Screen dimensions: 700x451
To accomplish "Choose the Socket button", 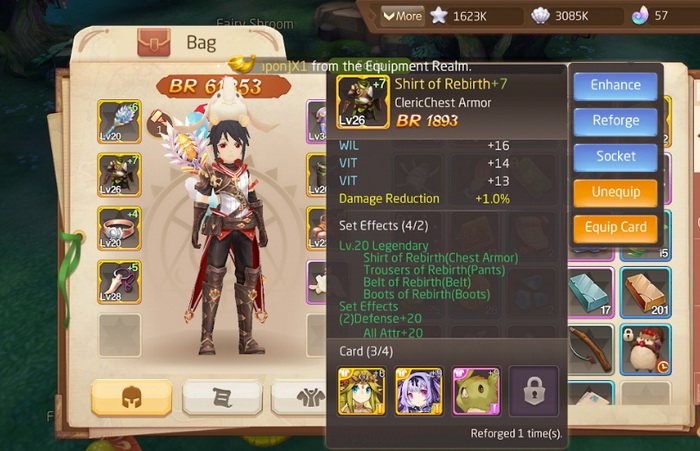I will pos(615,156).
